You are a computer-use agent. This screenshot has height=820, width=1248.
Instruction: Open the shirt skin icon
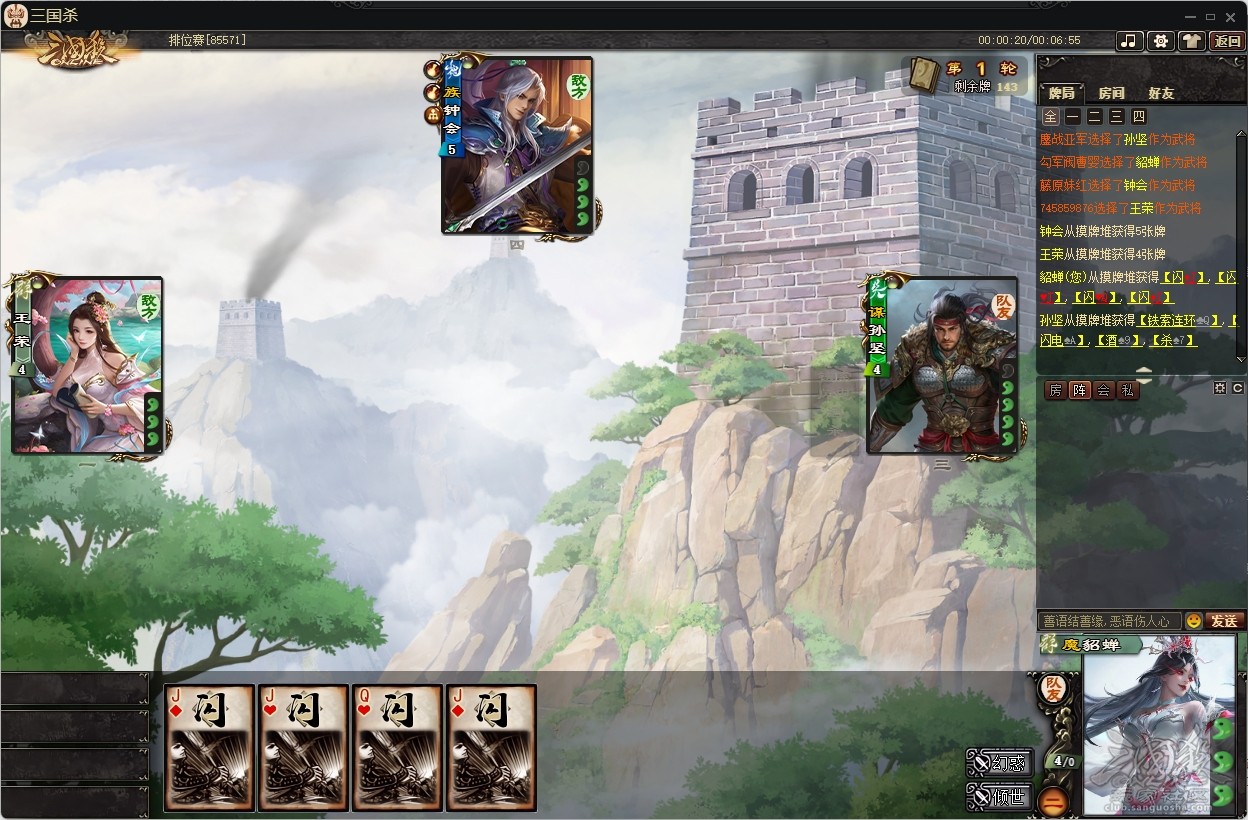(x=1192, y=41)
